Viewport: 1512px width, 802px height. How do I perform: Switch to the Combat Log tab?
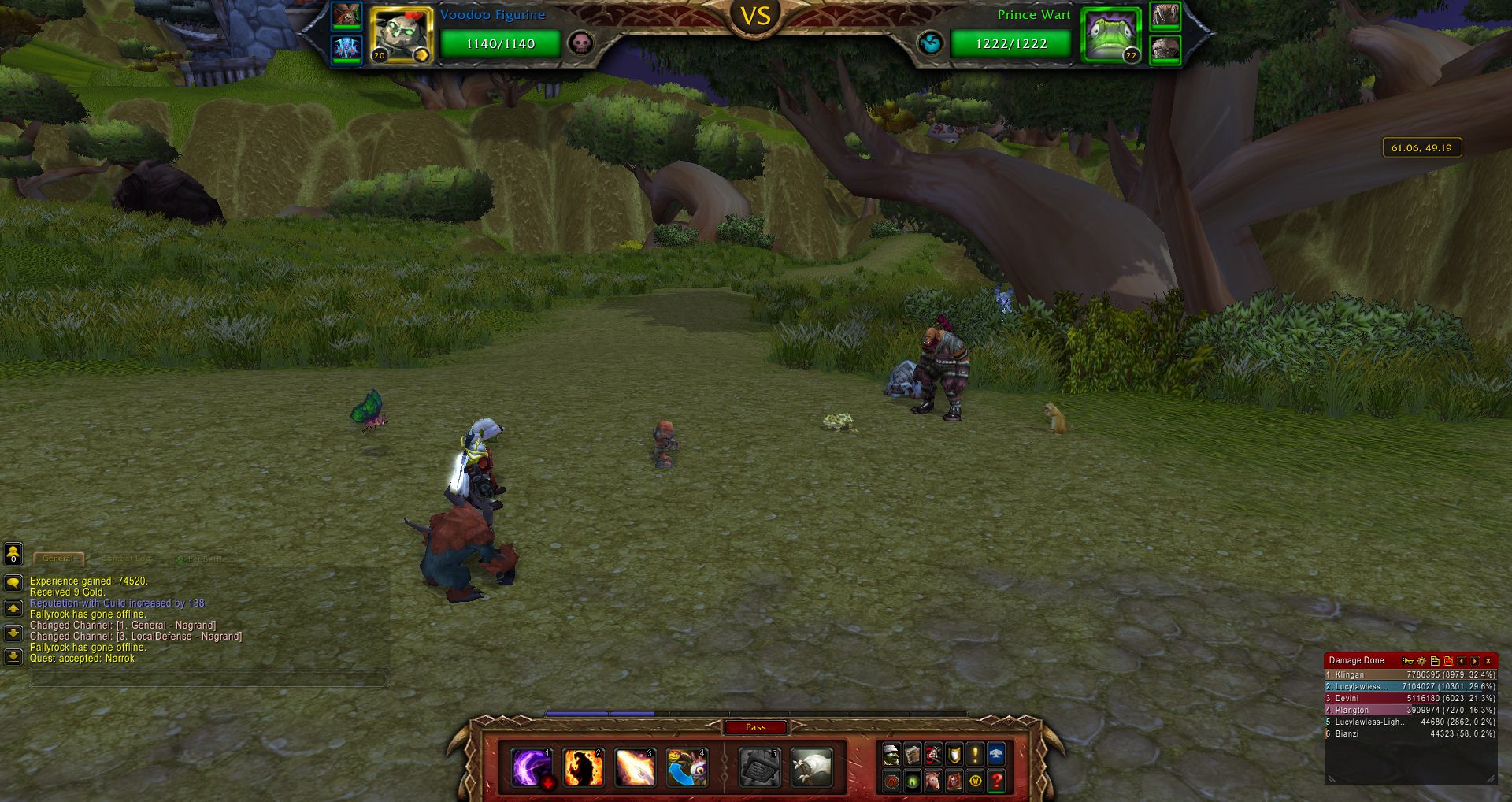[x=126, y=559]
